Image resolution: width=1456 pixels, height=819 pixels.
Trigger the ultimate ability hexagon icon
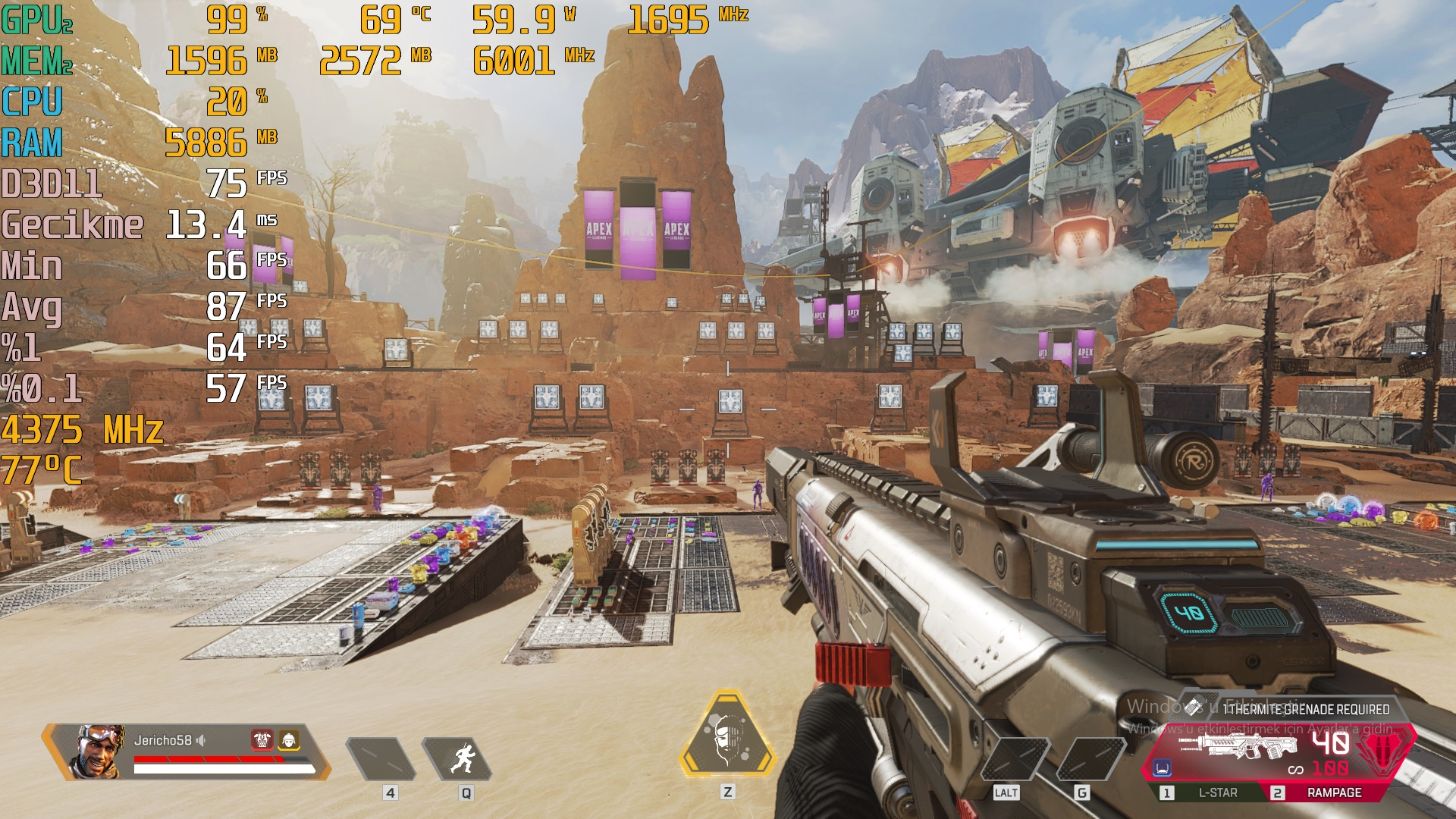pos(726,736)
